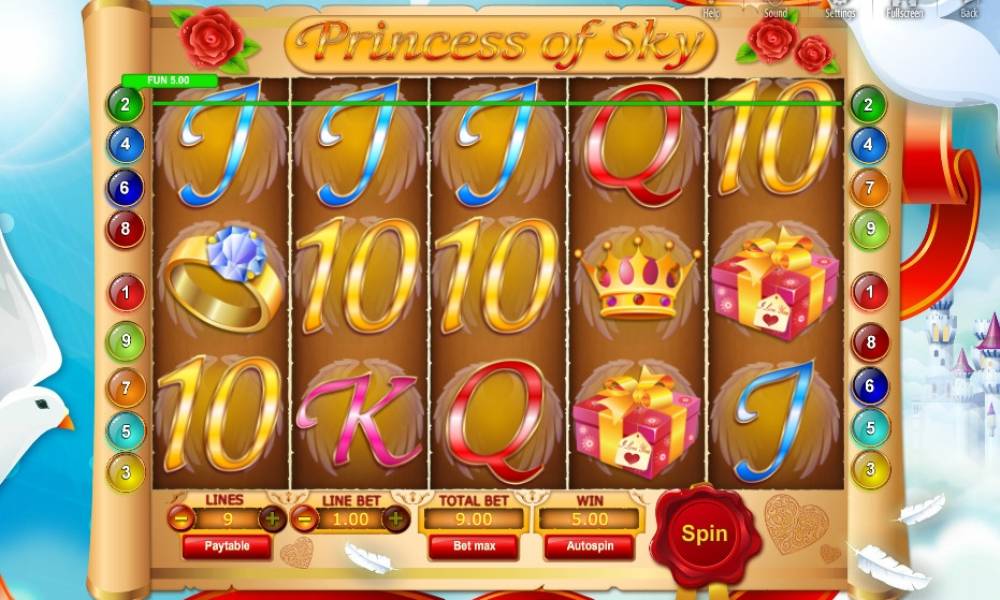Start Autospin mode
The width and height of the screenshot is (1000, 600).
tap(589, 547)
